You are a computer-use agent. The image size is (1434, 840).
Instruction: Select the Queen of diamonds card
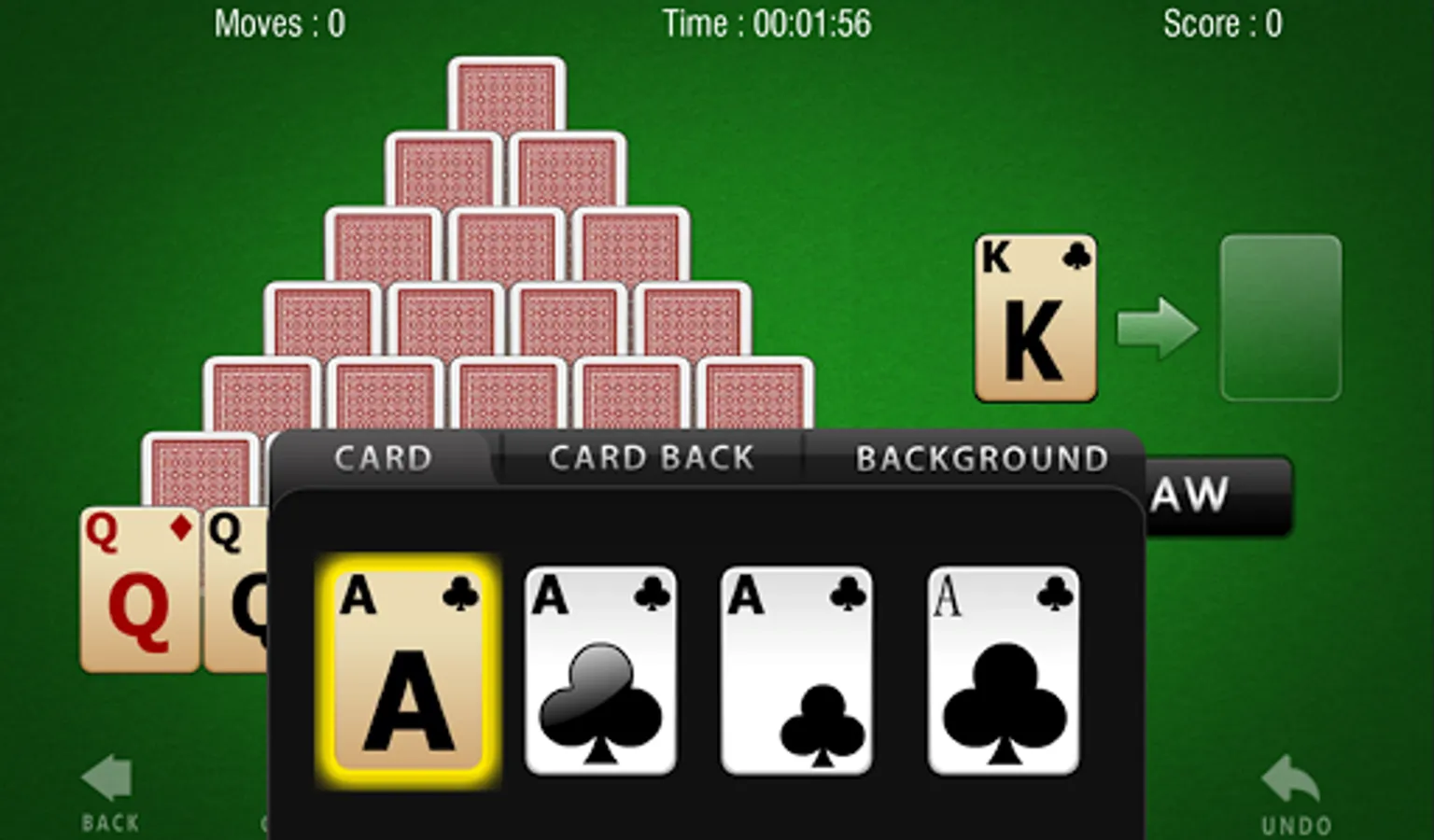click(138, 588)
